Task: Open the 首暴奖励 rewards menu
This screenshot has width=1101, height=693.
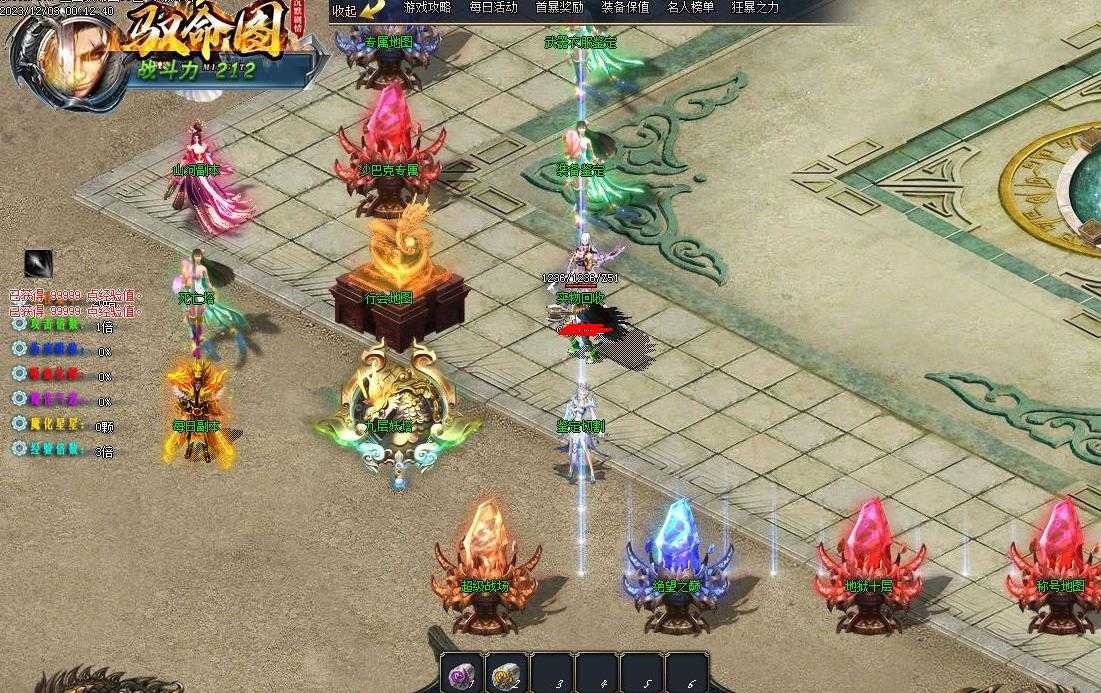Action: pyautogui.click(x=559, y=8)
